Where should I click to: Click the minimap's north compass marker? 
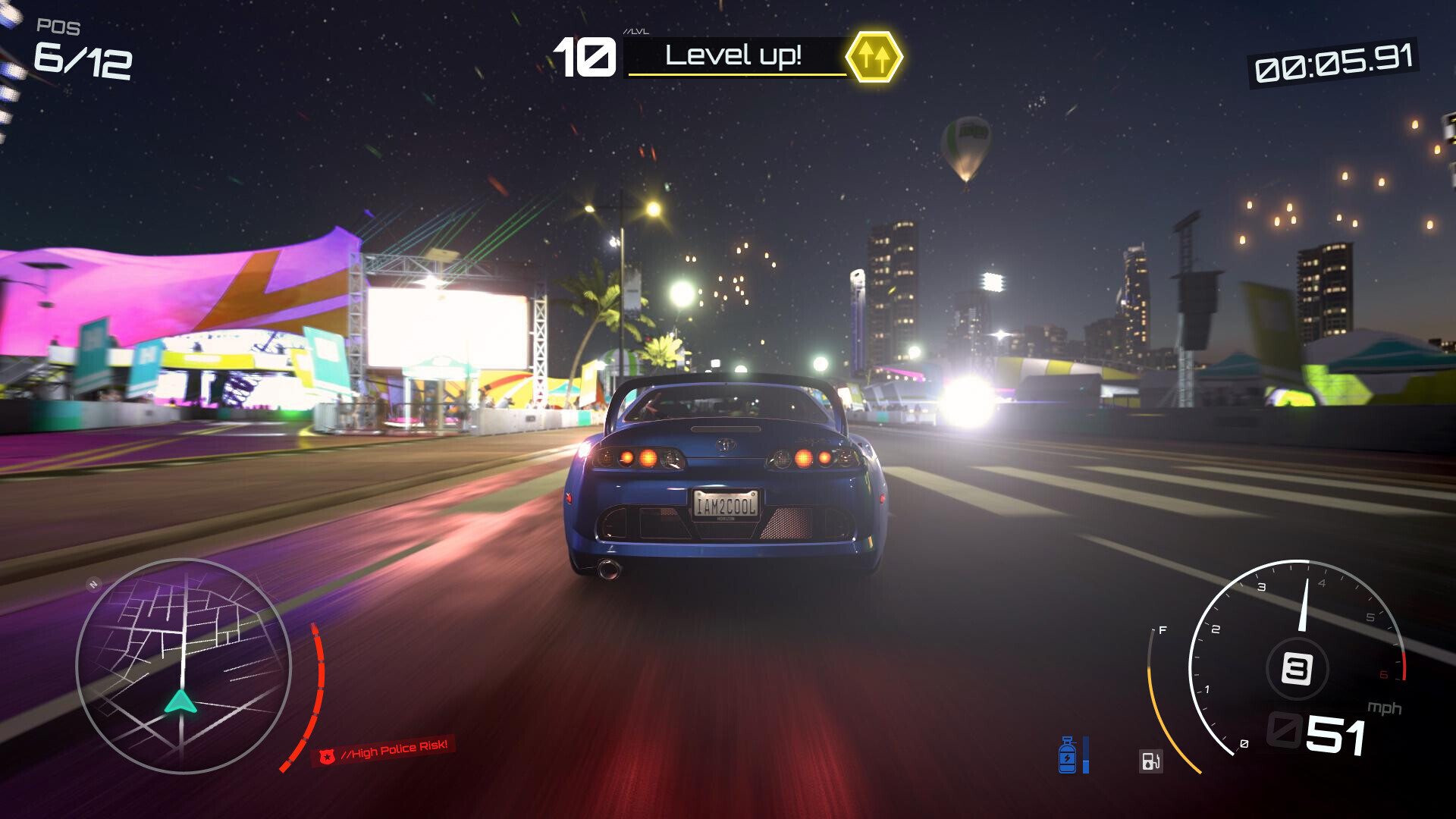(x=93, y=584)
